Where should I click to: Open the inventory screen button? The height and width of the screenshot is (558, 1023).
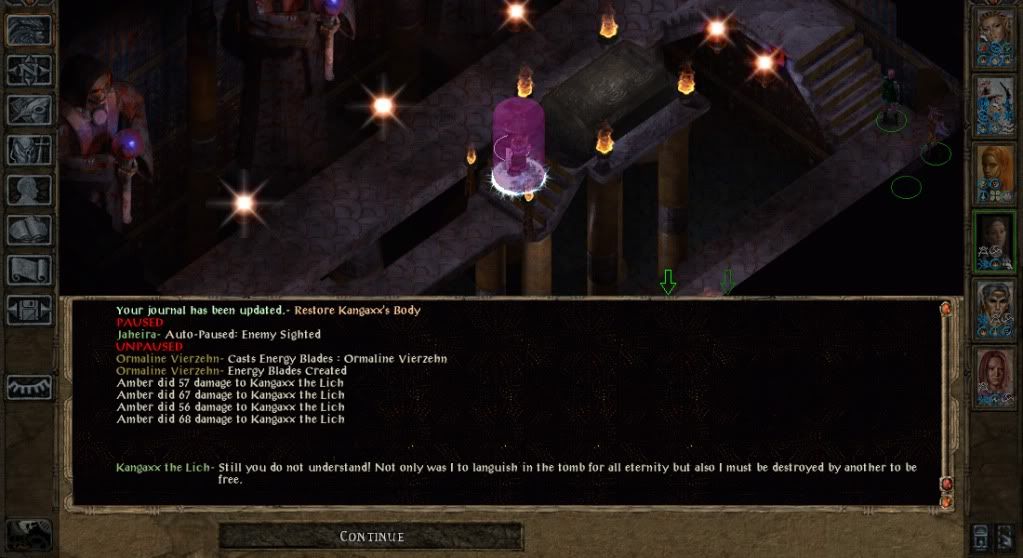coord(29,150)
